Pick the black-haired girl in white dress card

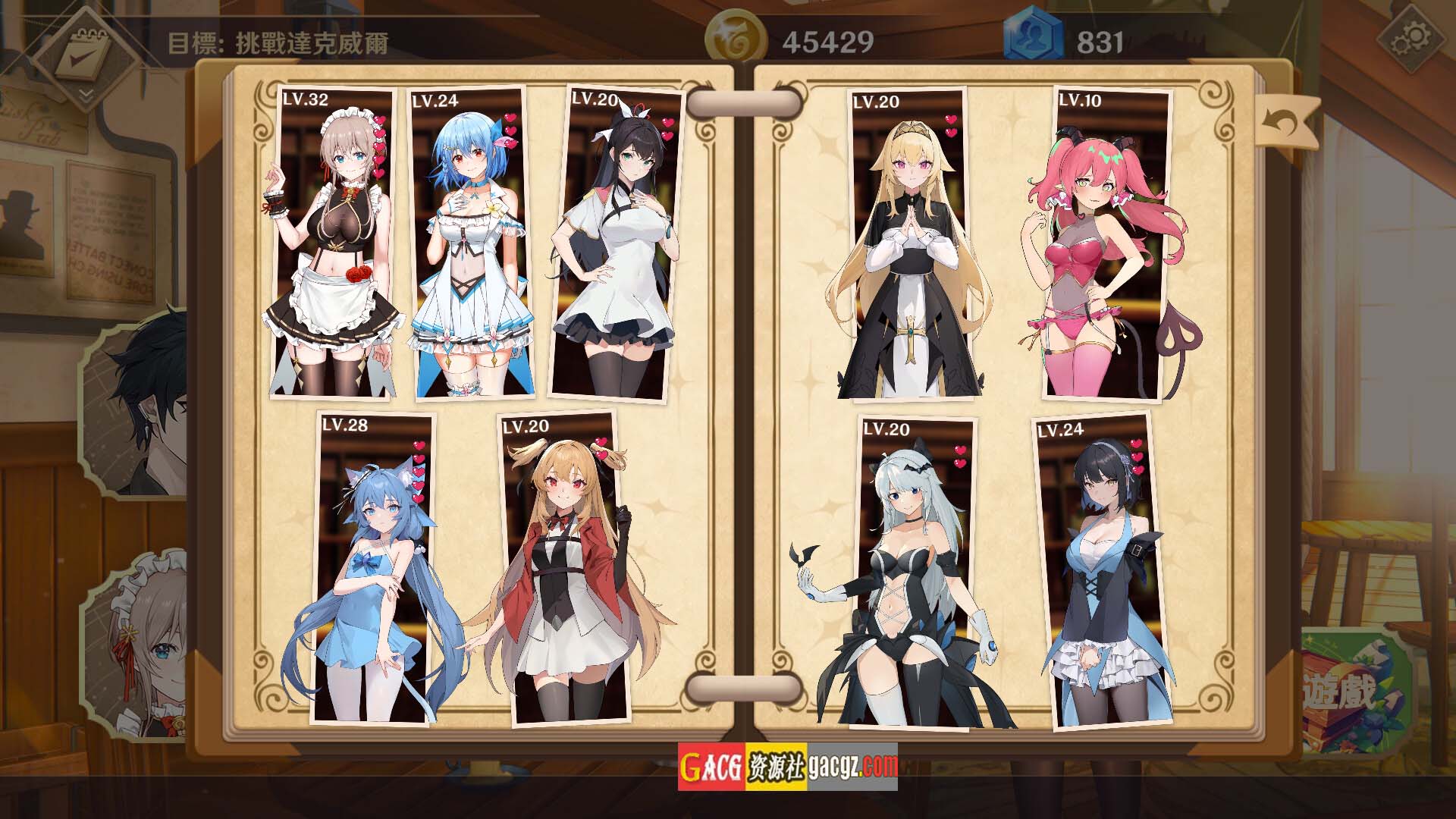coord(614,243)
